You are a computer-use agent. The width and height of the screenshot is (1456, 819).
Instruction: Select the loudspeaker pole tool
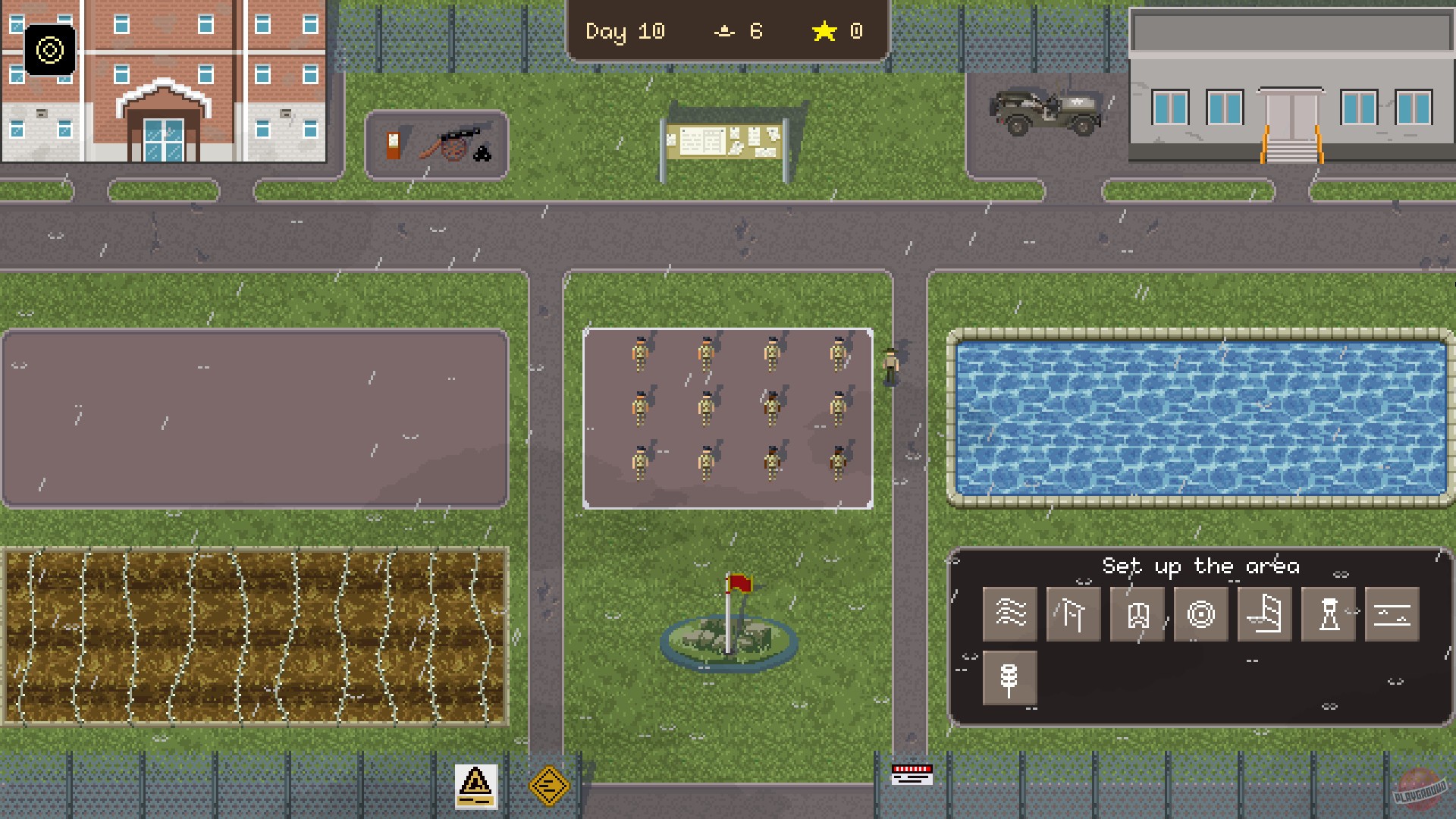click(1009, 677)
